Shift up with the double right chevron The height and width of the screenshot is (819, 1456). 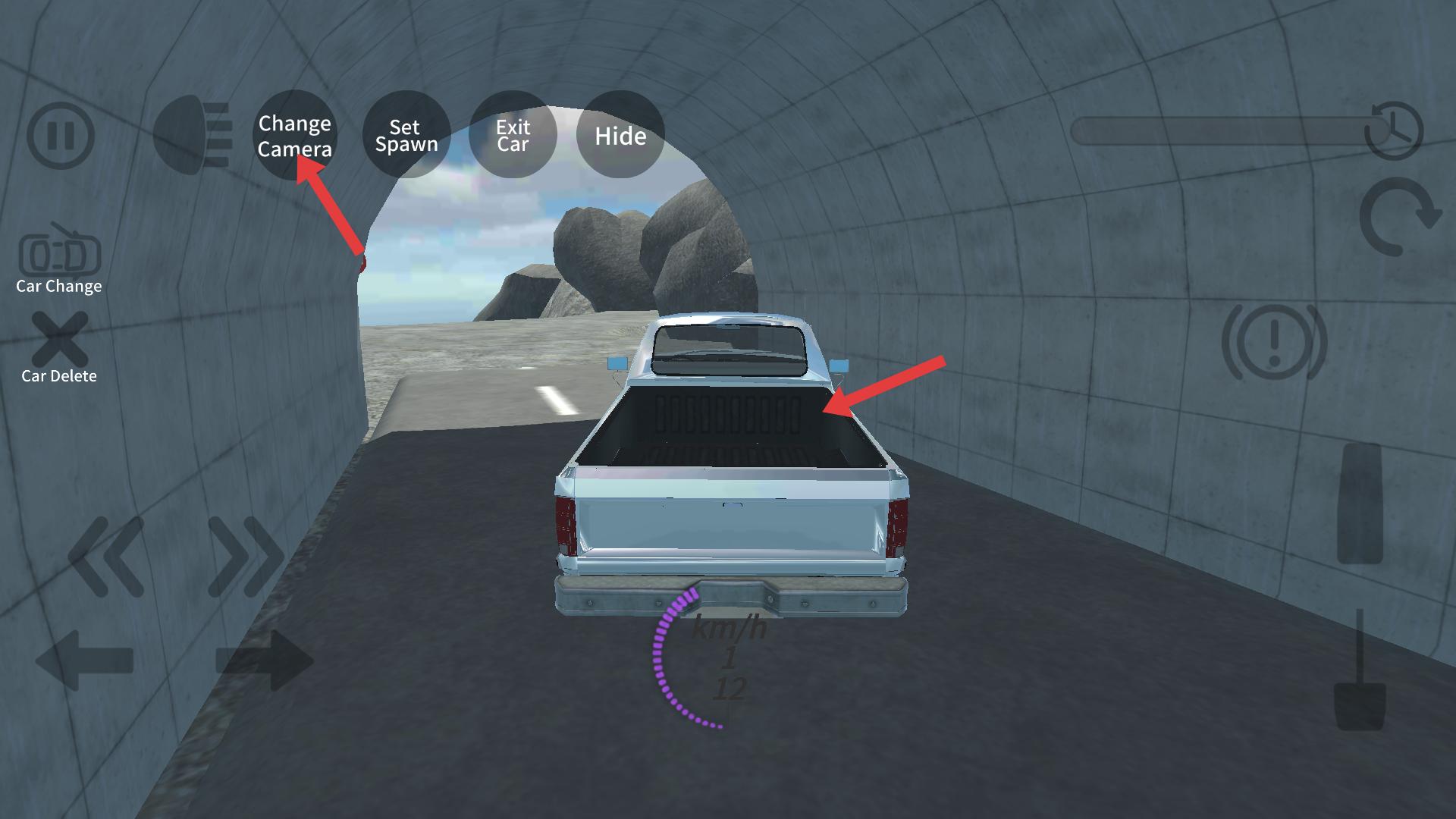[244, 555]
